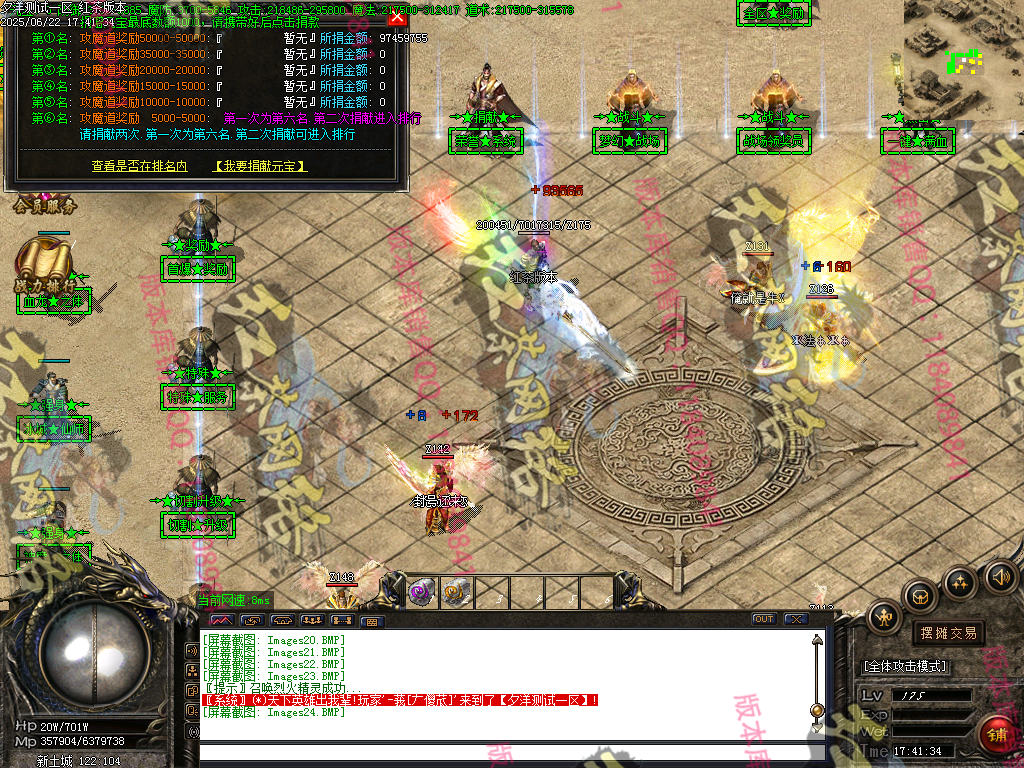Image resolution: width=1024 pixels, height=768 pixels.
Task: Choose 【我要捐献元宝】 donation option
Action: pyautogui.click(x=260, y=166)
